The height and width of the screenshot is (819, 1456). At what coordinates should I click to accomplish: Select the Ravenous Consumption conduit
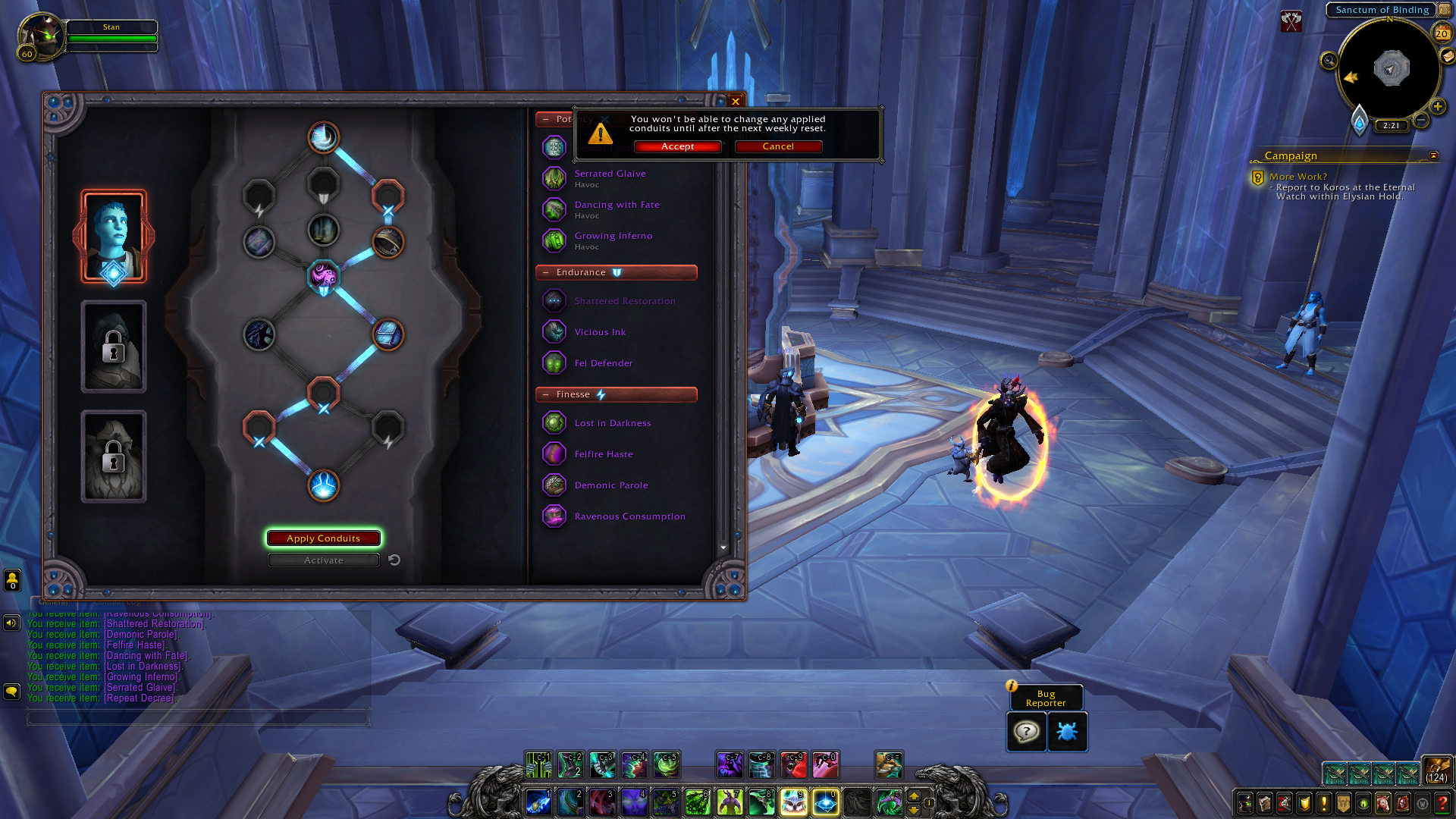click(629, 516)
